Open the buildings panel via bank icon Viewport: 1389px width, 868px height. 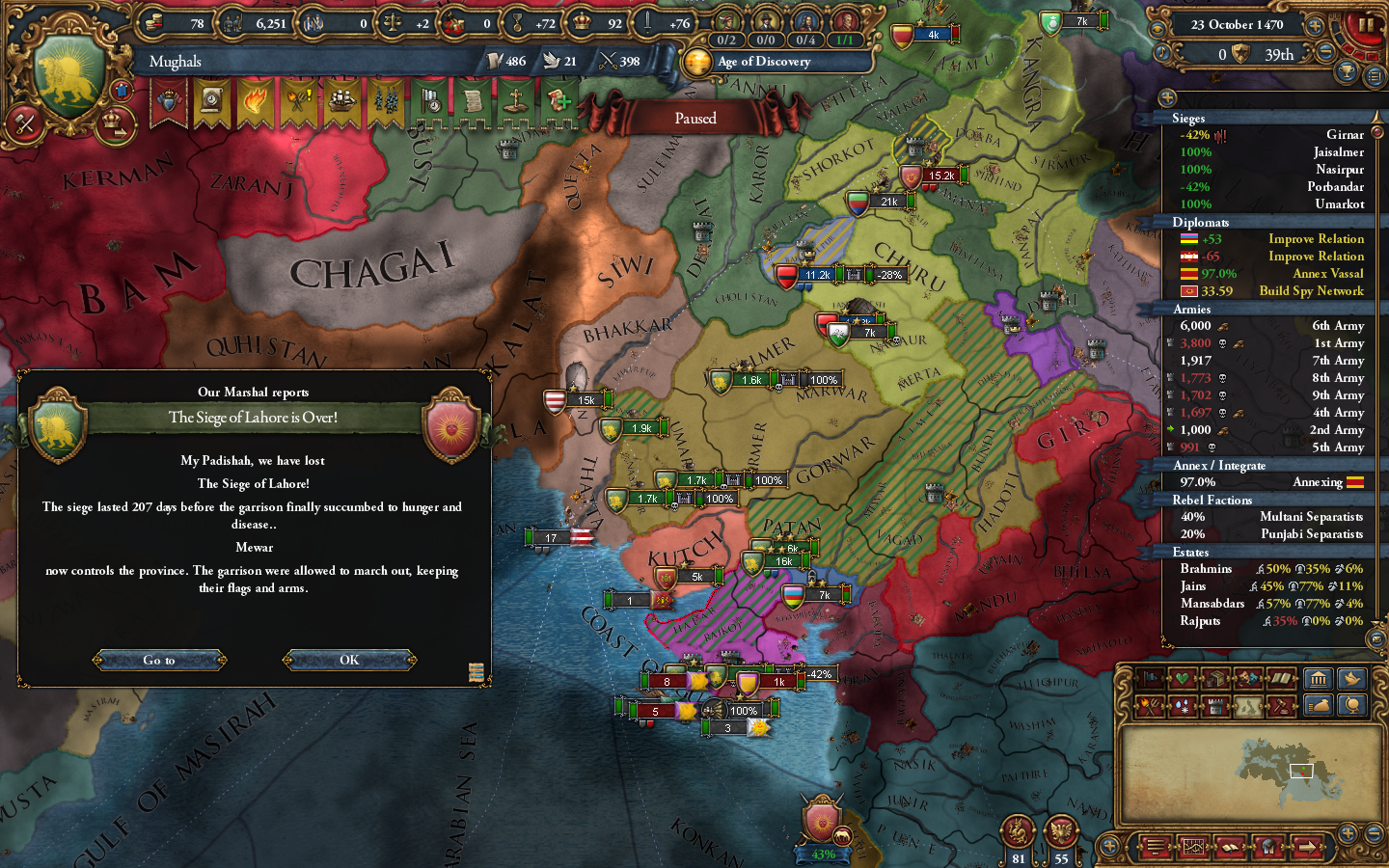1318,678
